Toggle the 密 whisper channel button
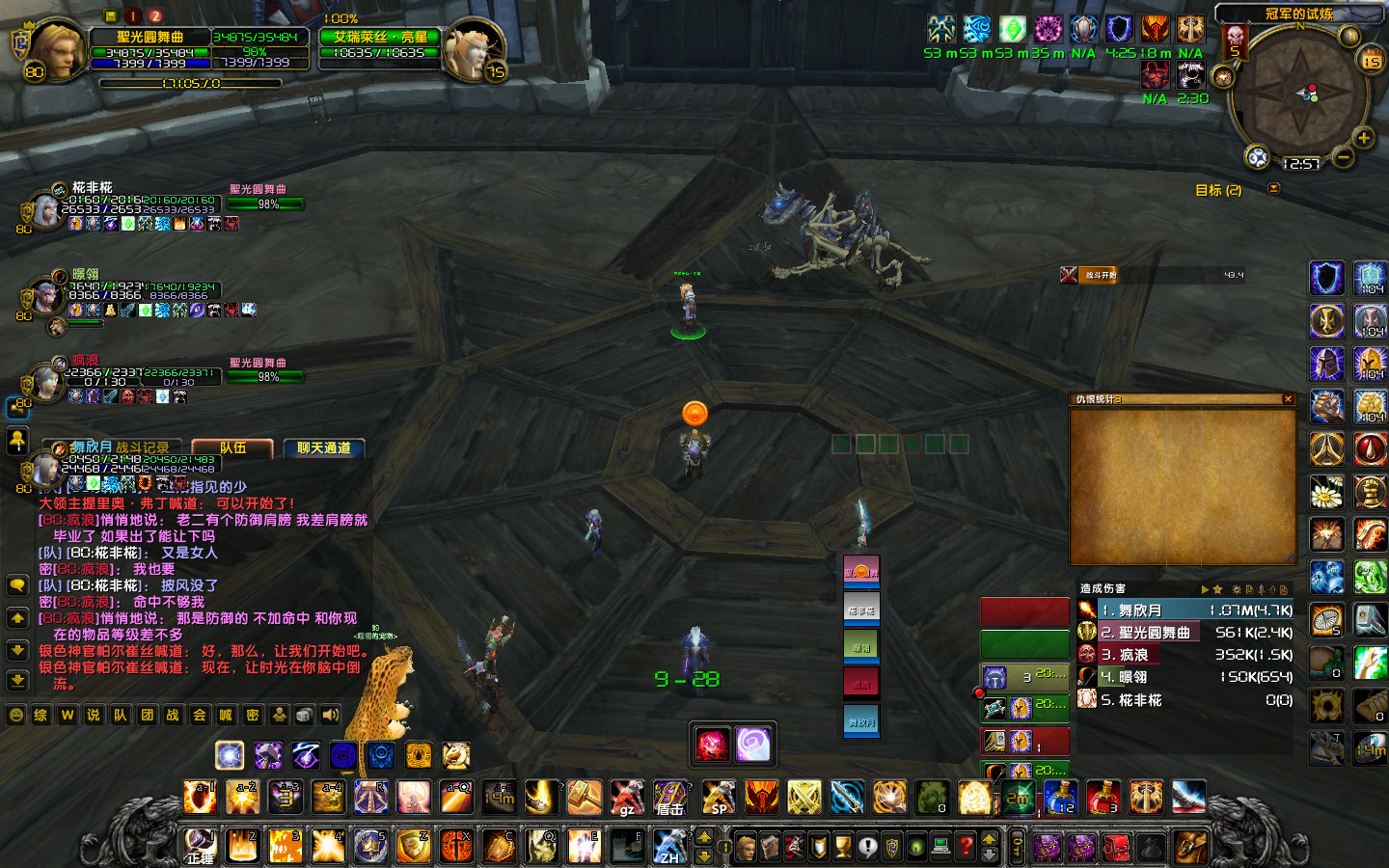This screenshot has width=1389, height=868. coord(253,716)
